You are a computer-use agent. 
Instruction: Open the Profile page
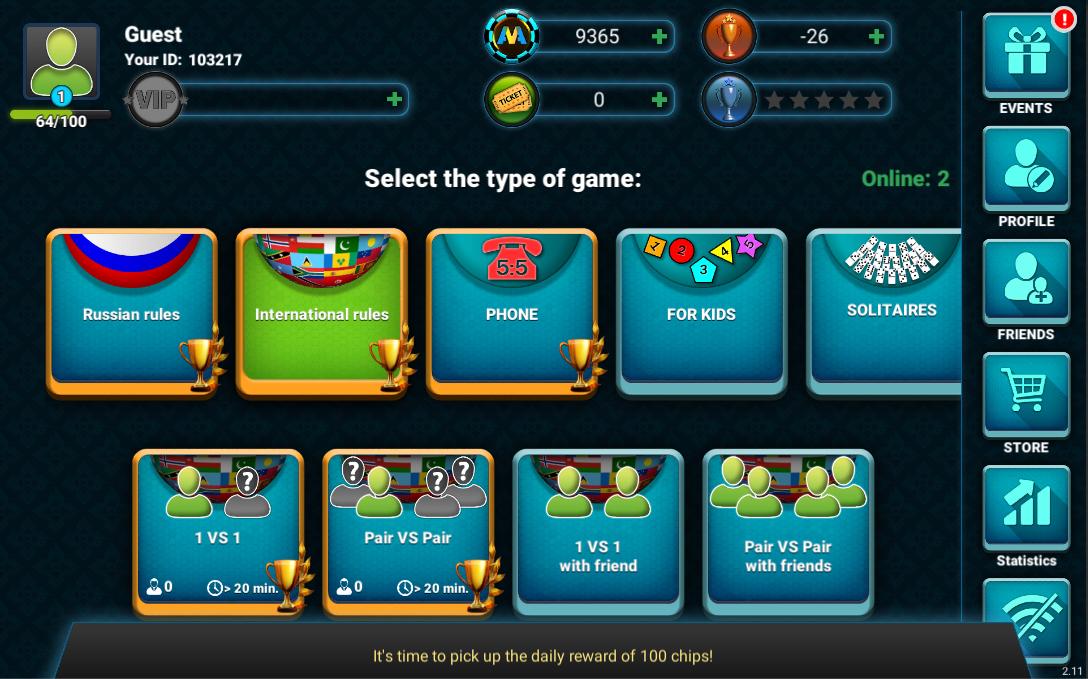coord(1025,169)
